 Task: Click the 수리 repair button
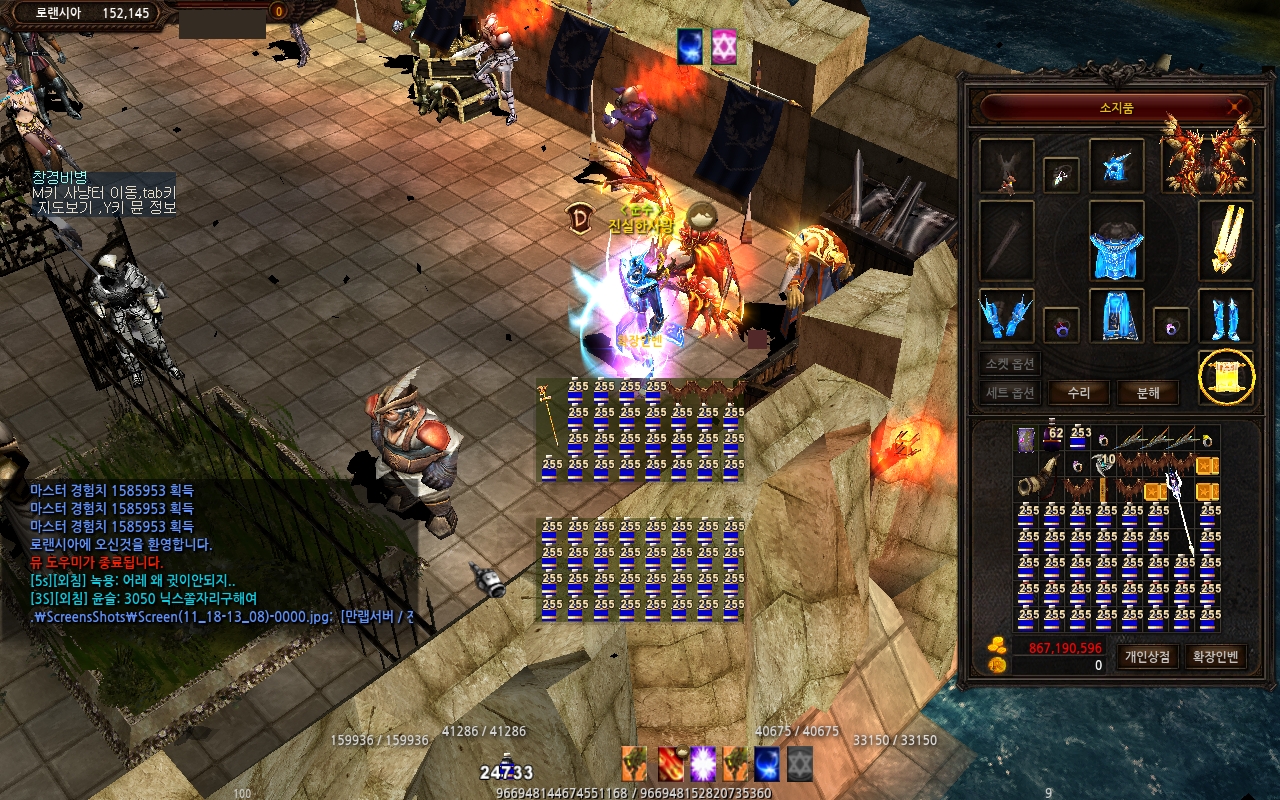tap(1078, 393)
